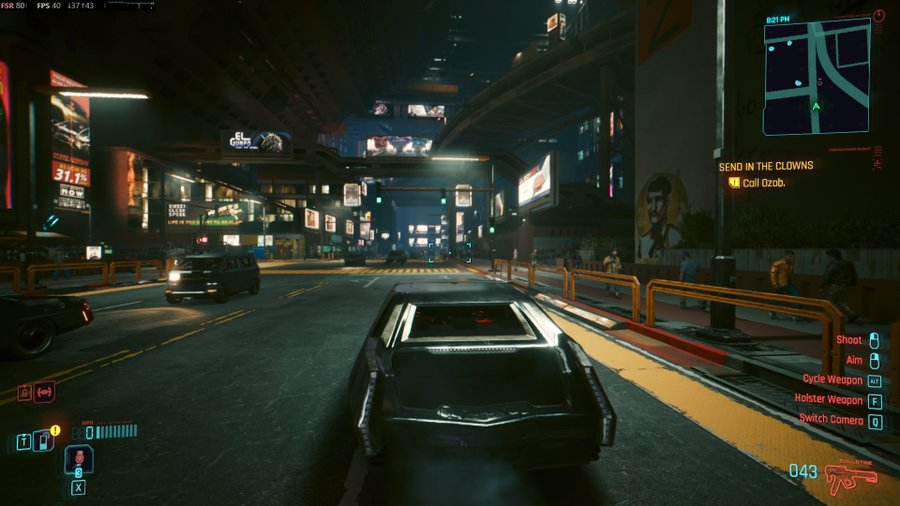This screenshot has height=506, width=900.
Task: Click the player arrow marker on the minimap
Action: click(x=817, y=106)
